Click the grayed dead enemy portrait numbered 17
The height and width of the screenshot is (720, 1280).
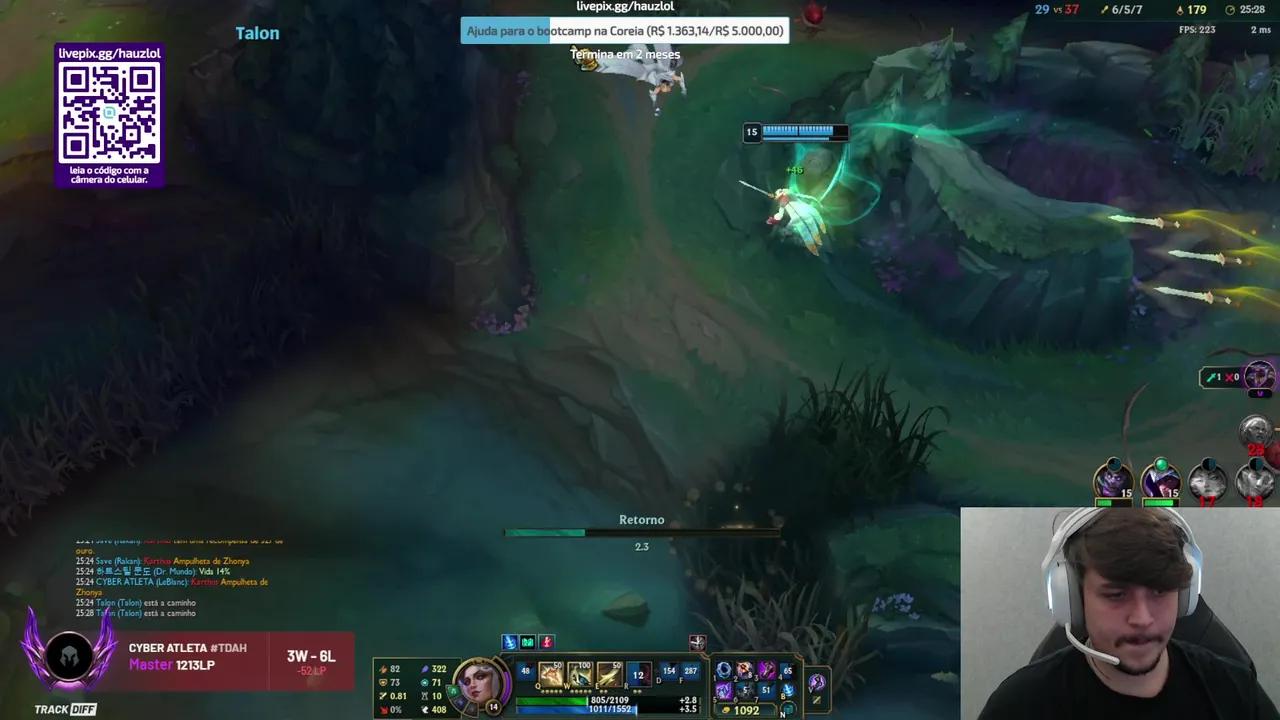(x=1206, y=480)
